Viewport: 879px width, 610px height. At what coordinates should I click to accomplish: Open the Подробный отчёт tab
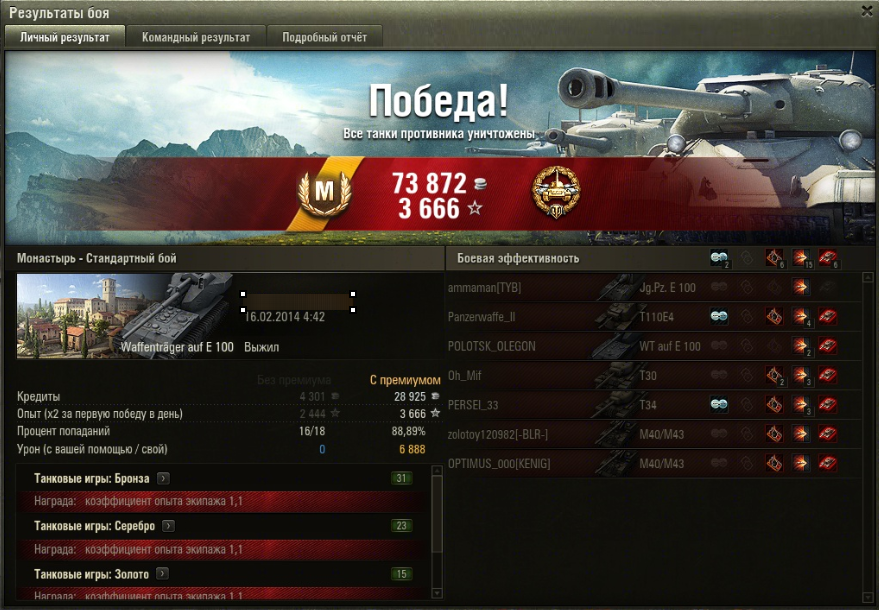click(x=324, y=37)
